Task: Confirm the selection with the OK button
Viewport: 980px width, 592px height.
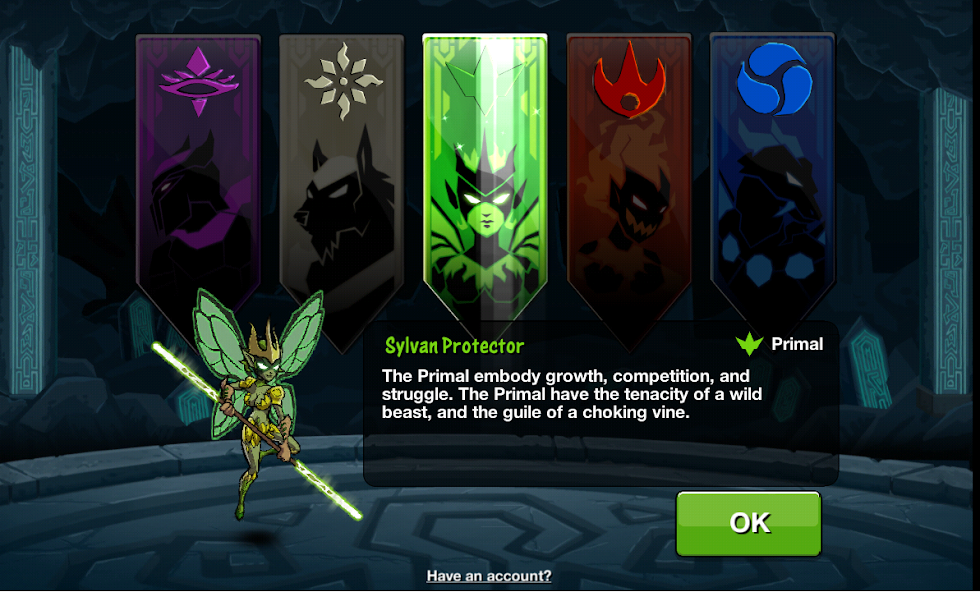Action: point(748,523)
